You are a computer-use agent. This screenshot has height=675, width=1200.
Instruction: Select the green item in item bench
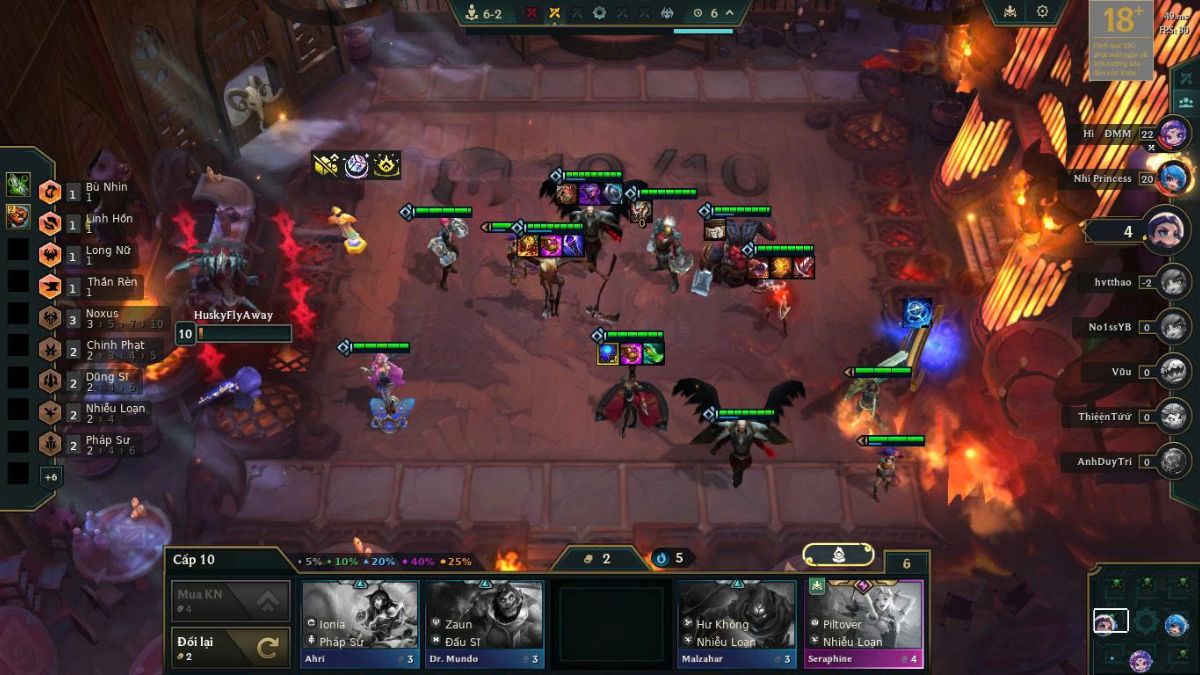point(18,184)
